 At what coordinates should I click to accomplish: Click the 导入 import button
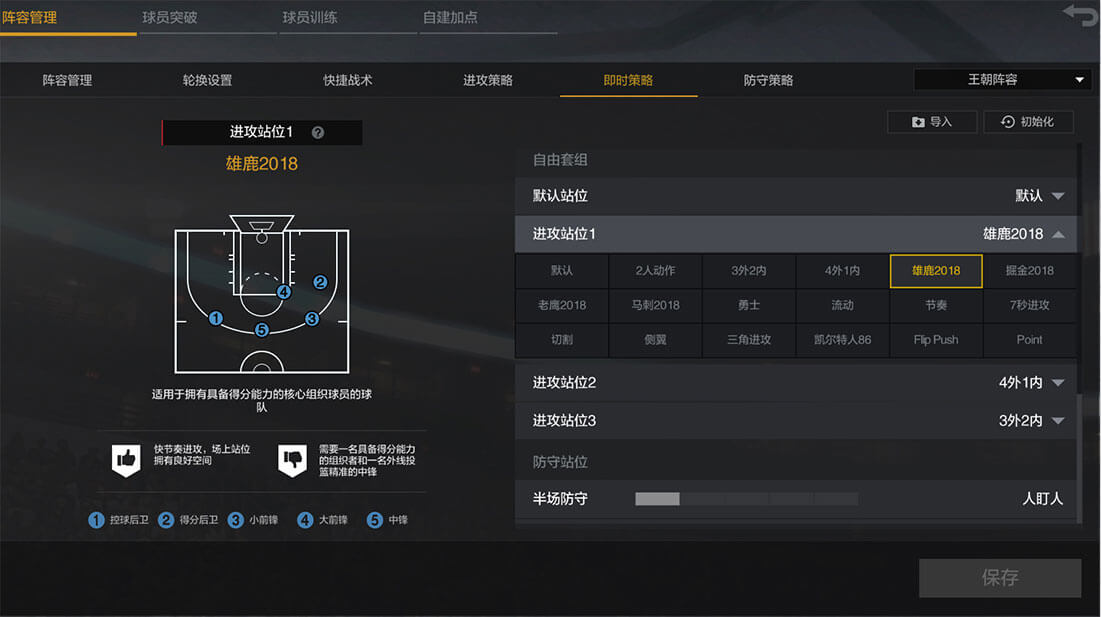[931, 122]
